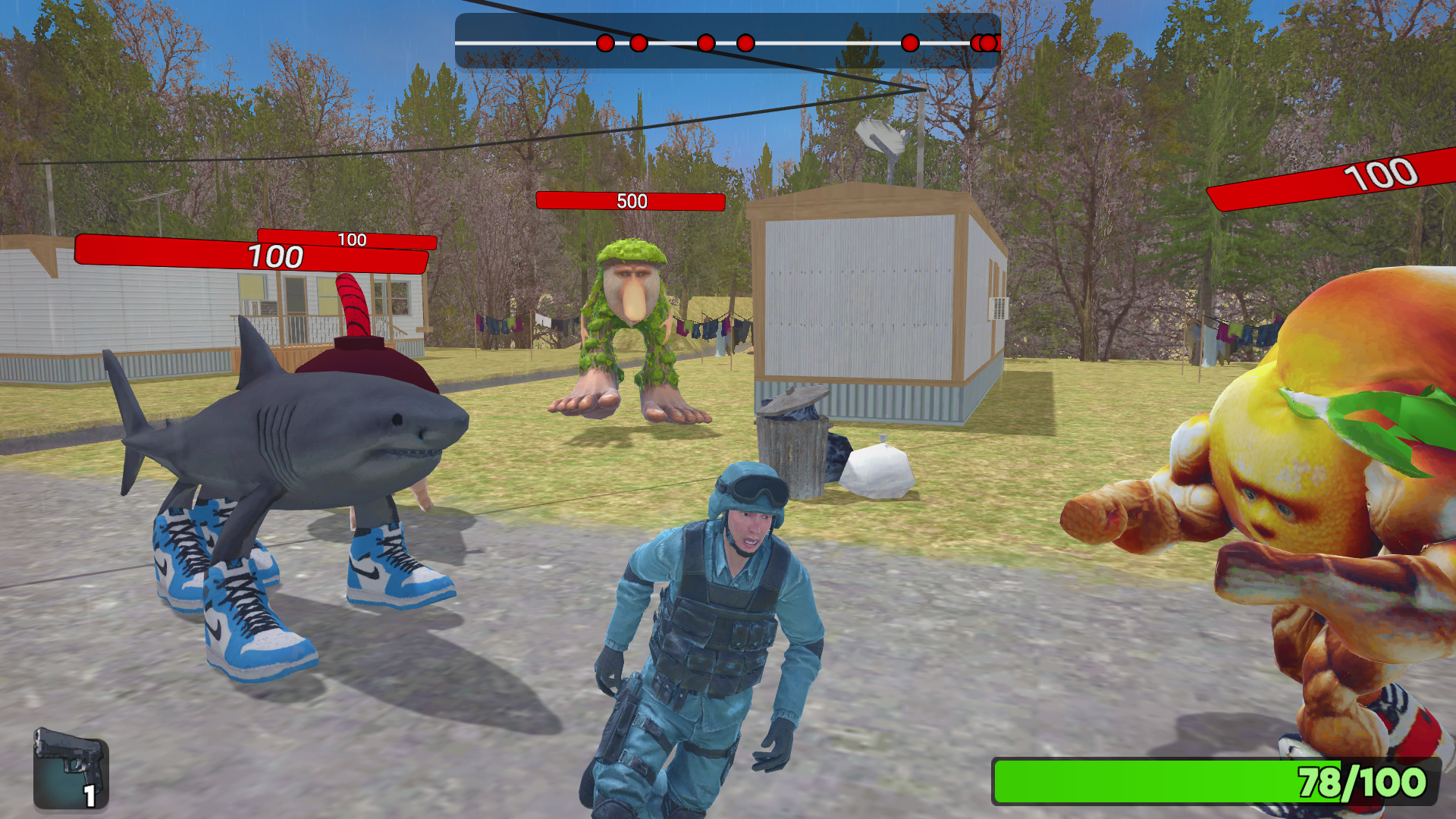Image resolution: width=1456 pixels, height=819 pixels.
Task: Click the fourth red enemy dot on the wave indicator
Action: 745,42
